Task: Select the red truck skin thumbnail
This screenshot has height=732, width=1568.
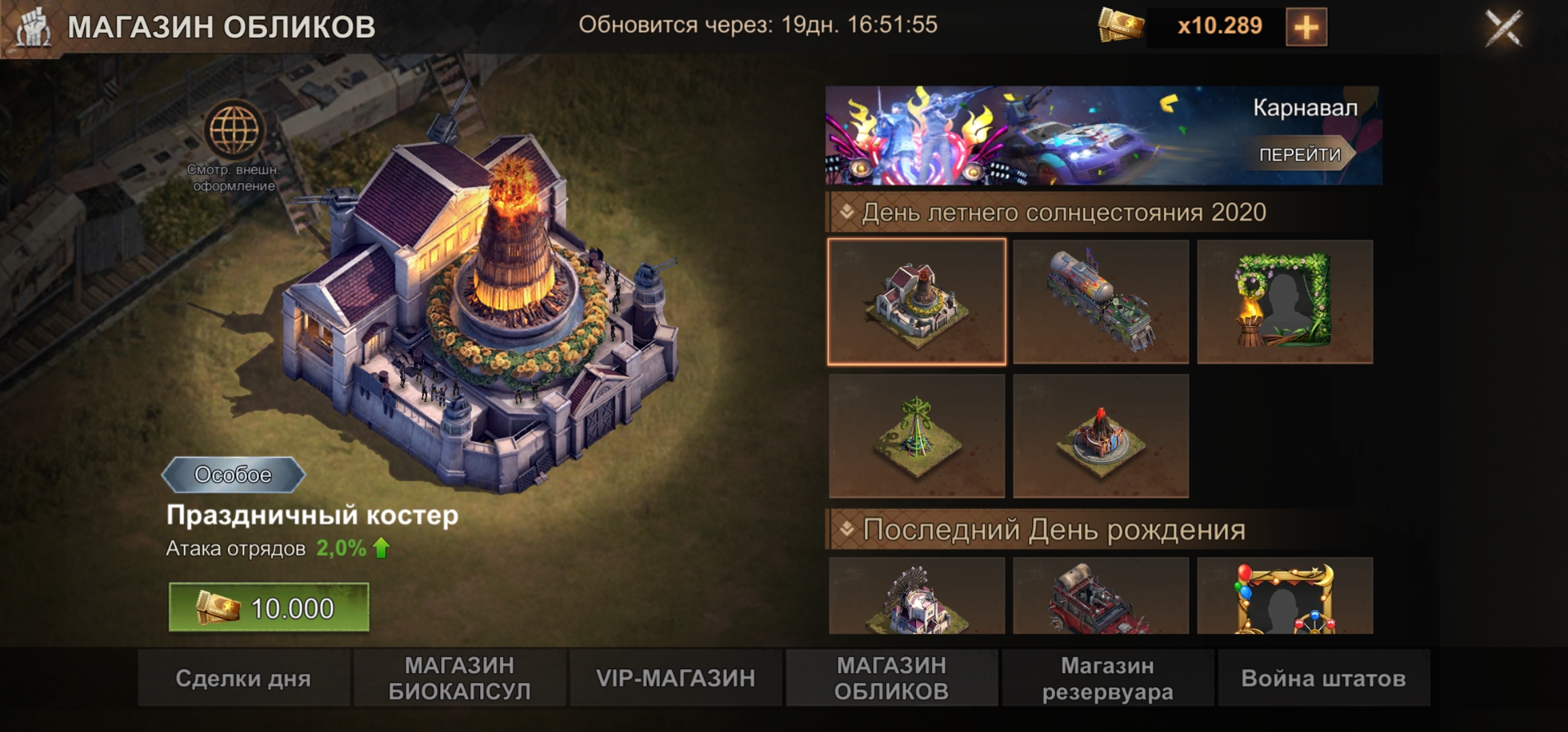Action: tap(1101, 596)
